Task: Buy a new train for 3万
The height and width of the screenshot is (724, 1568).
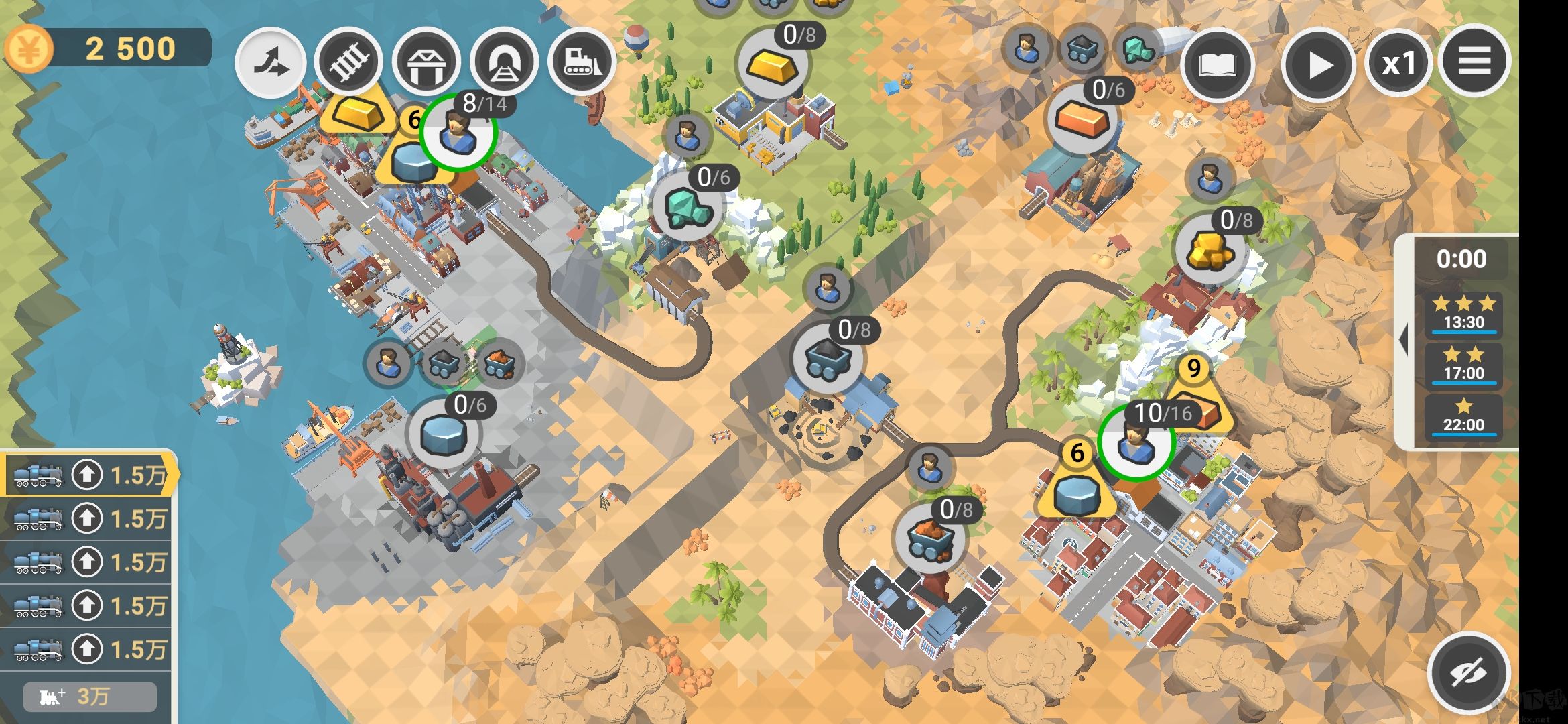Action: click(90, 697)
